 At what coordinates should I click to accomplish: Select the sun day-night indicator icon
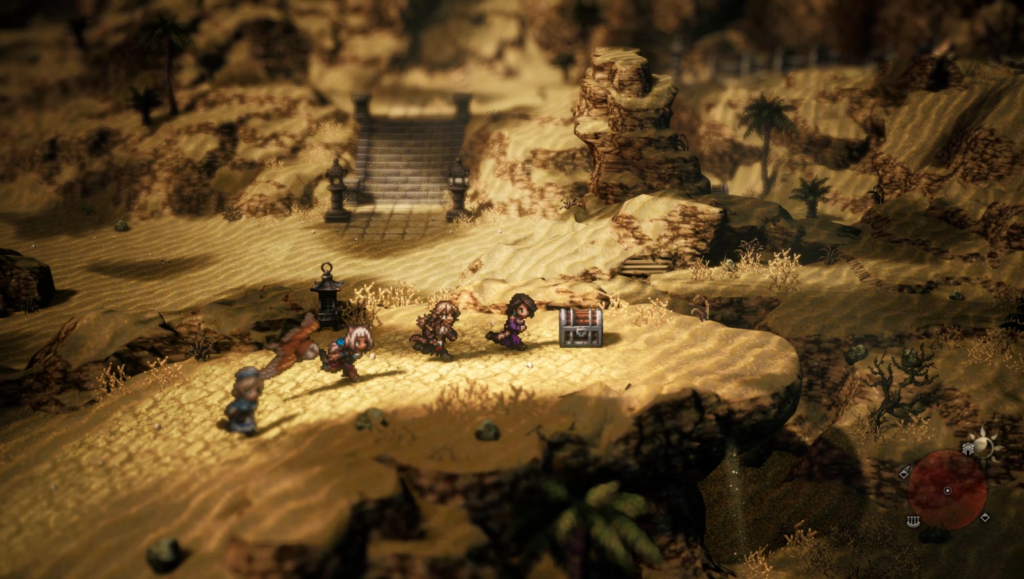985,444
